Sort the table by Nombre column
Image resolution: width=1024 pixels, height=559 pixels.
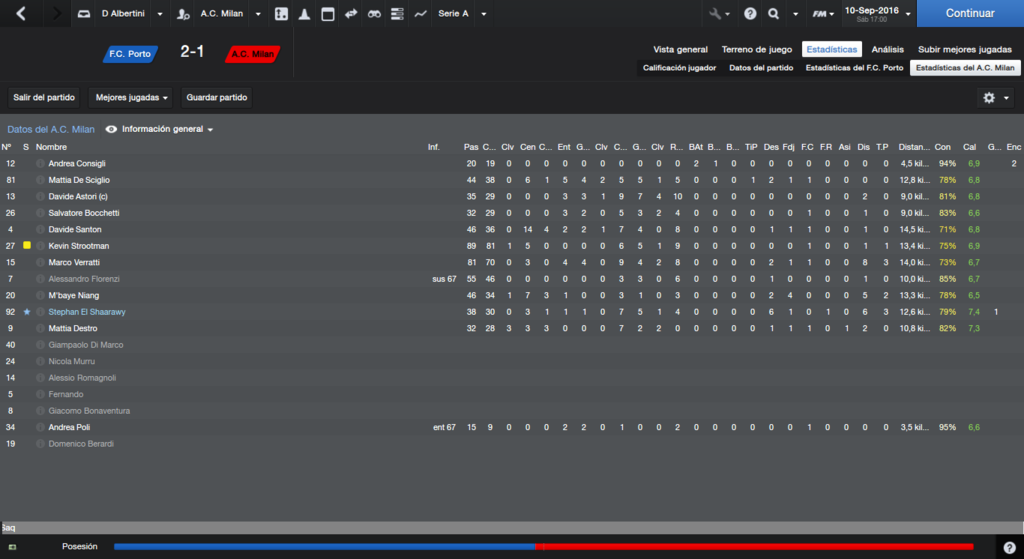pyautogui.click(x=52, y=147)
